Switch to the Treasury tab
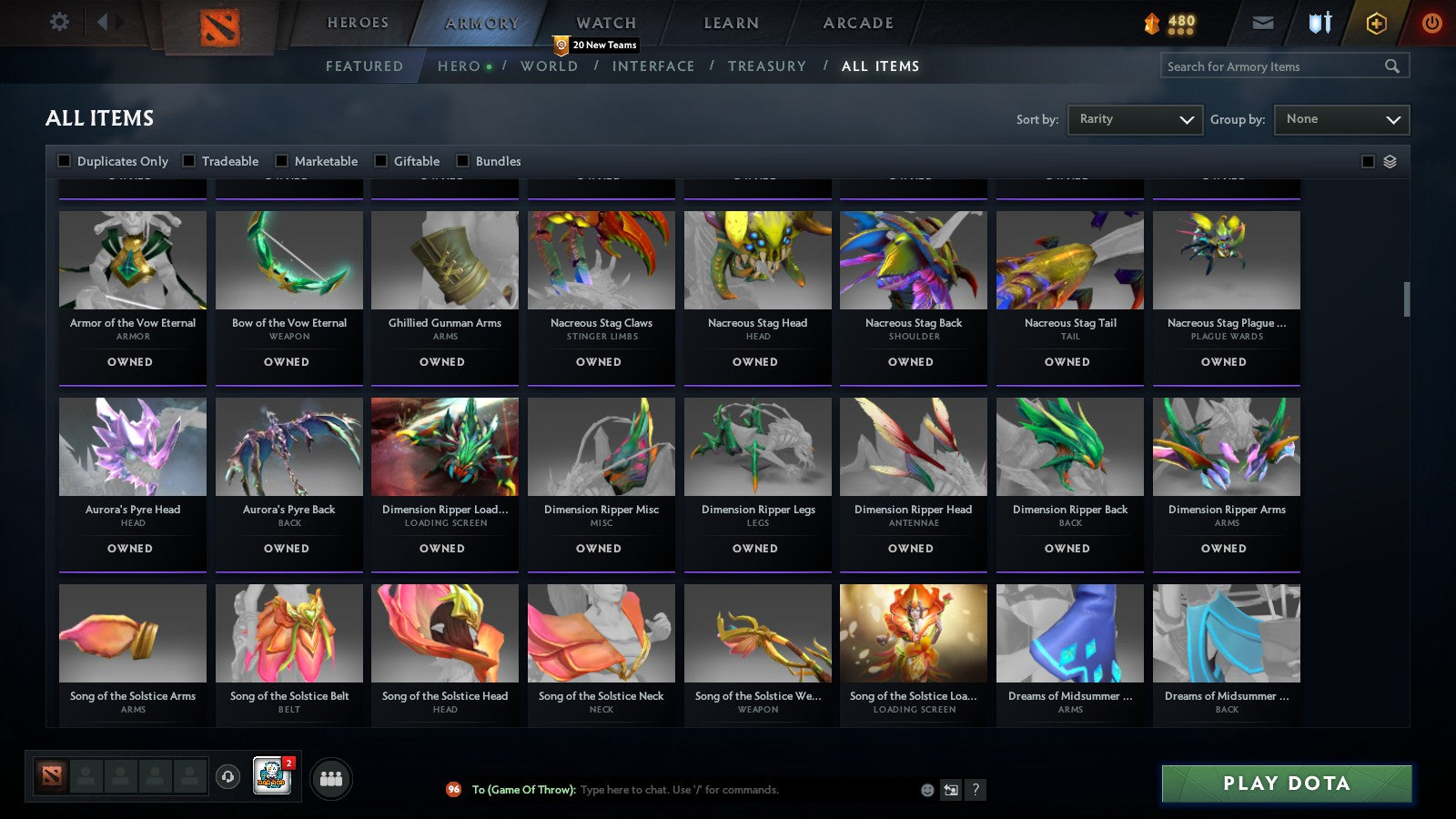This screenshot has height=819, width=1456. [x=767, y=66]
